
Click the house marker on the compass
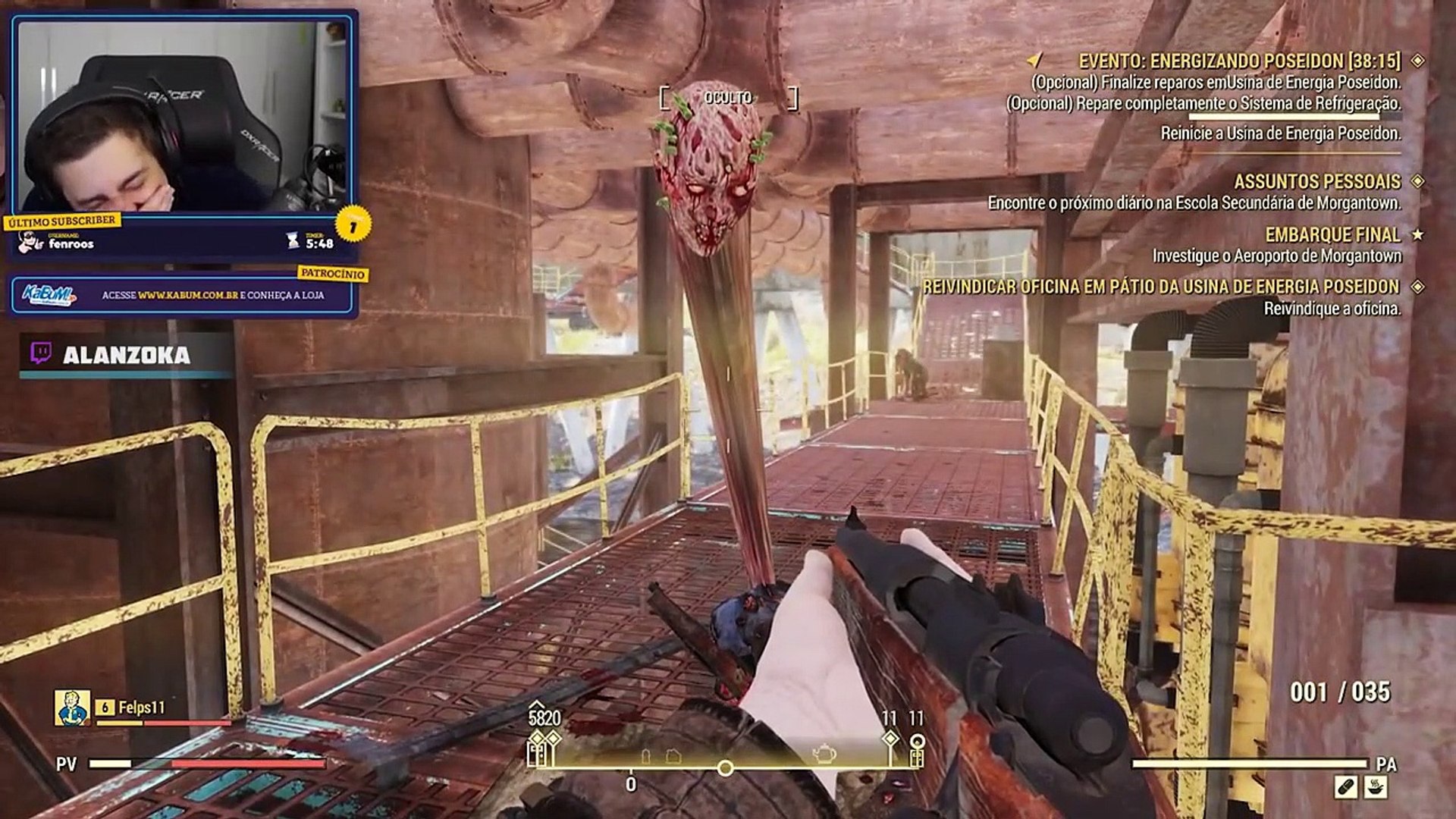673,755
